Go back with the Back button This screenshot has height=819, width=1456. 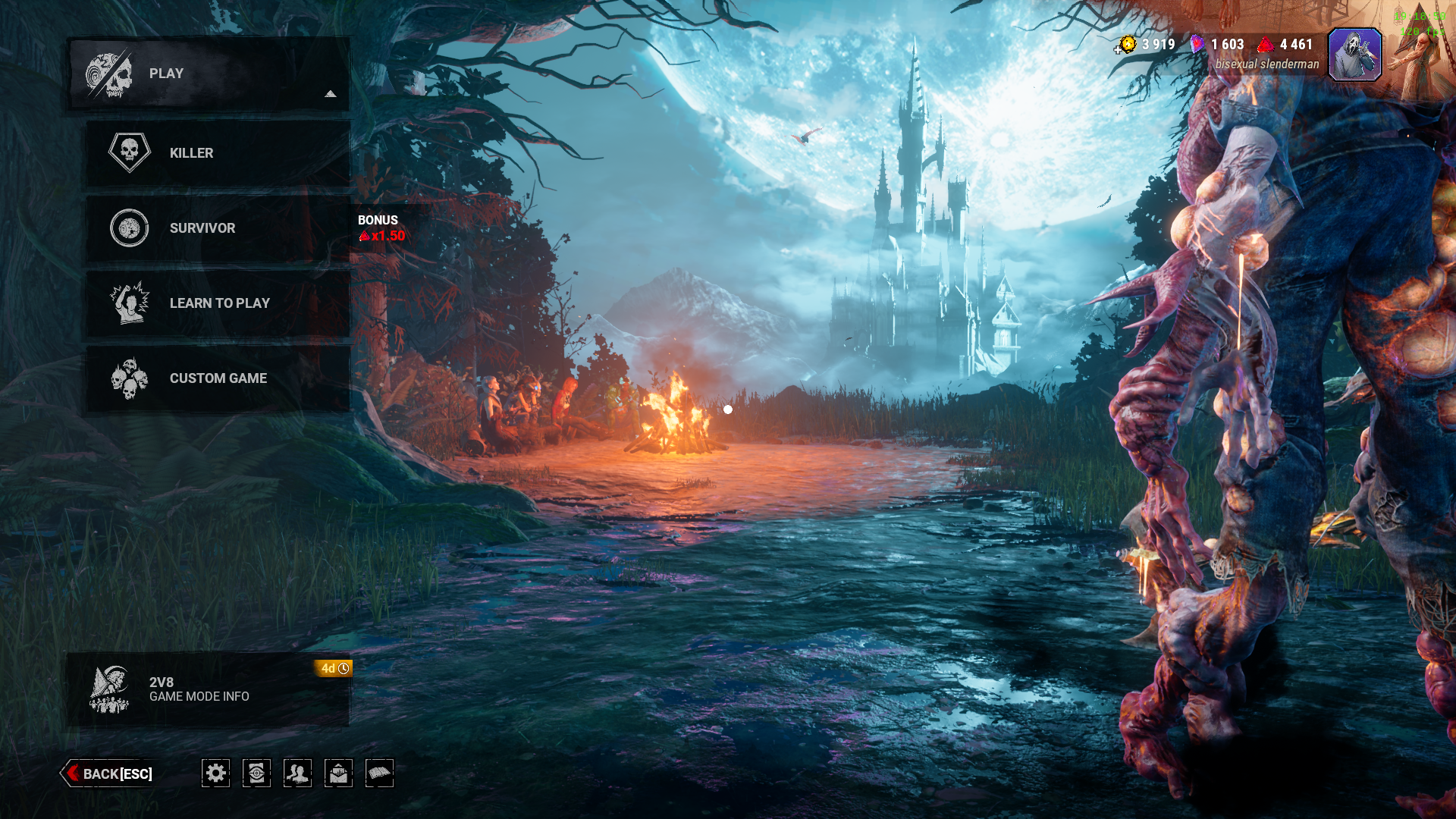click(x=108, y=773)
